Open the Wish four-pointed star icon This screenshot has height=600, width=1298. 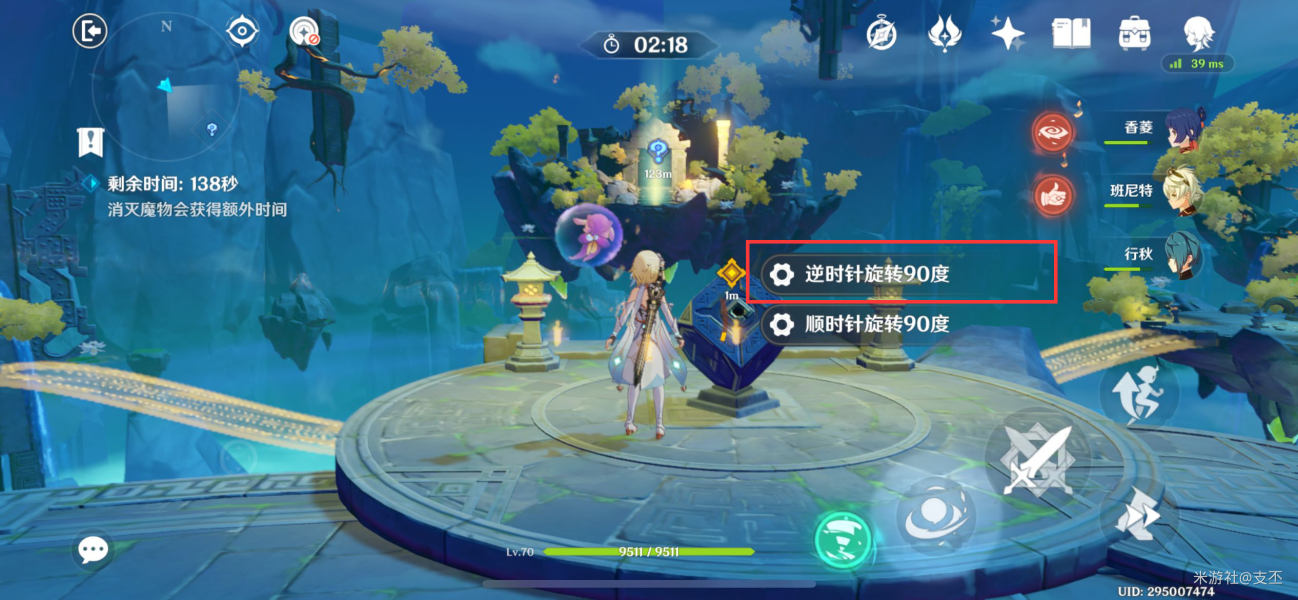pyautogui.click(x=1007, y=34)
